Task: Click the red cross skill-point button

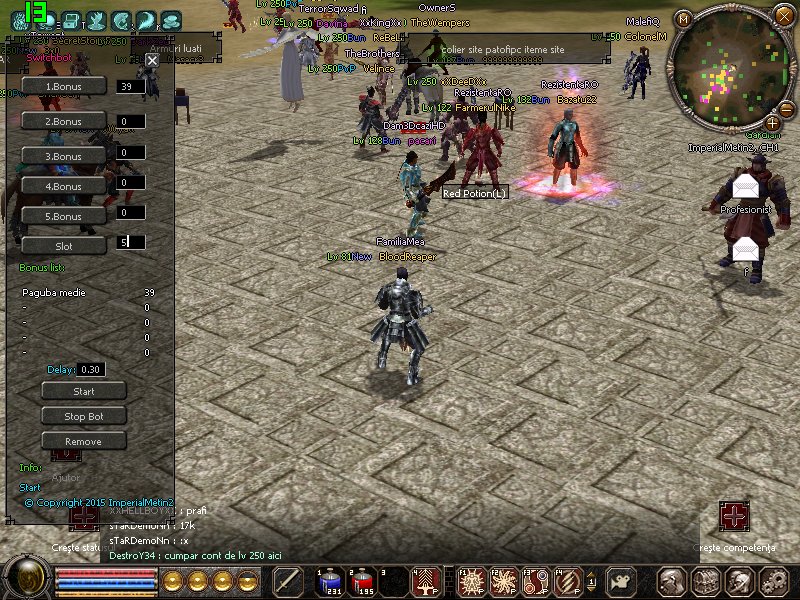Action: (735, 517)
